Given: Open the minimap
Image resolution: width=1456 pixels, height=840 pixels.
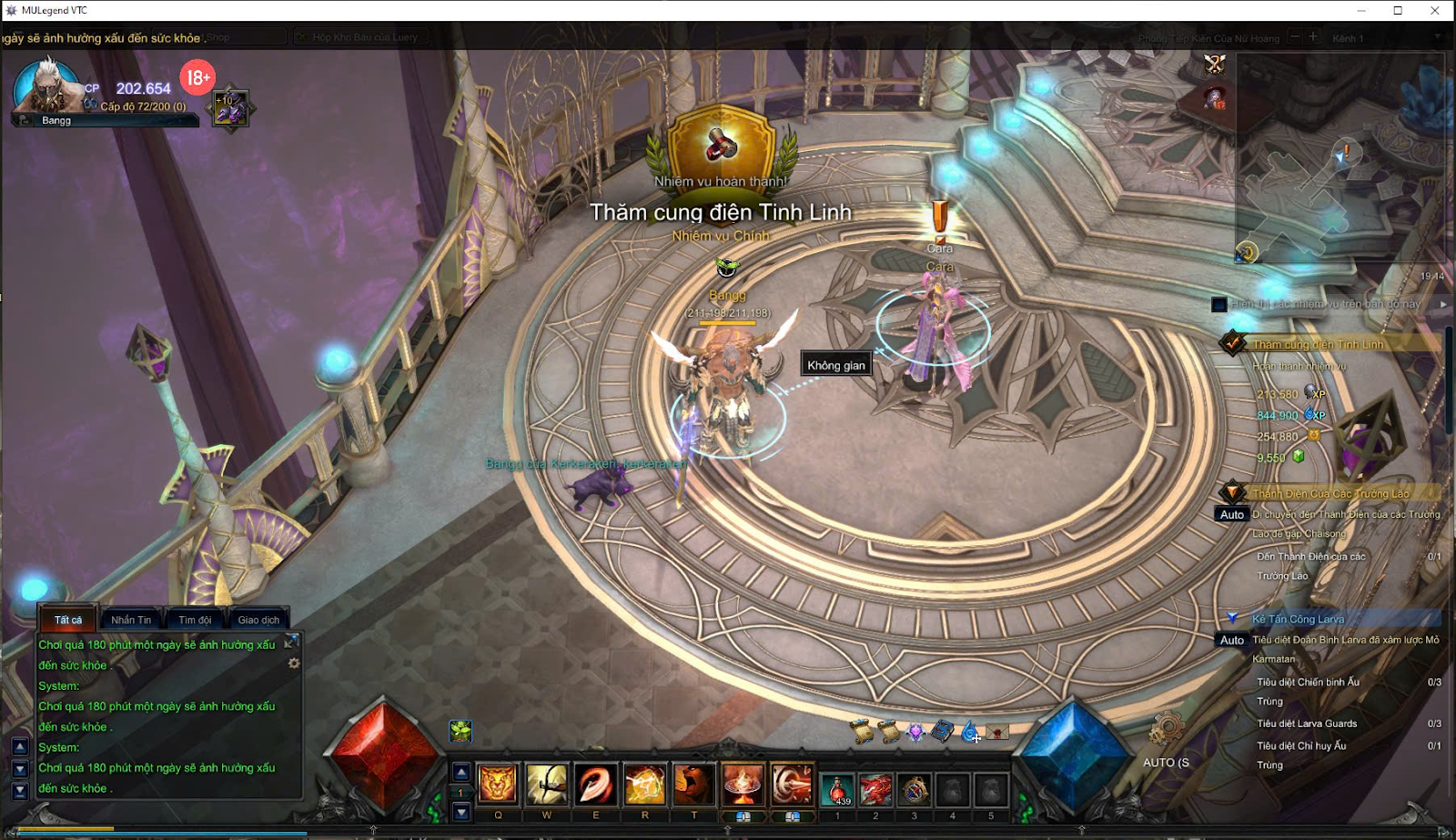Looking at the screenshot, I should (x=1338, y=159).
